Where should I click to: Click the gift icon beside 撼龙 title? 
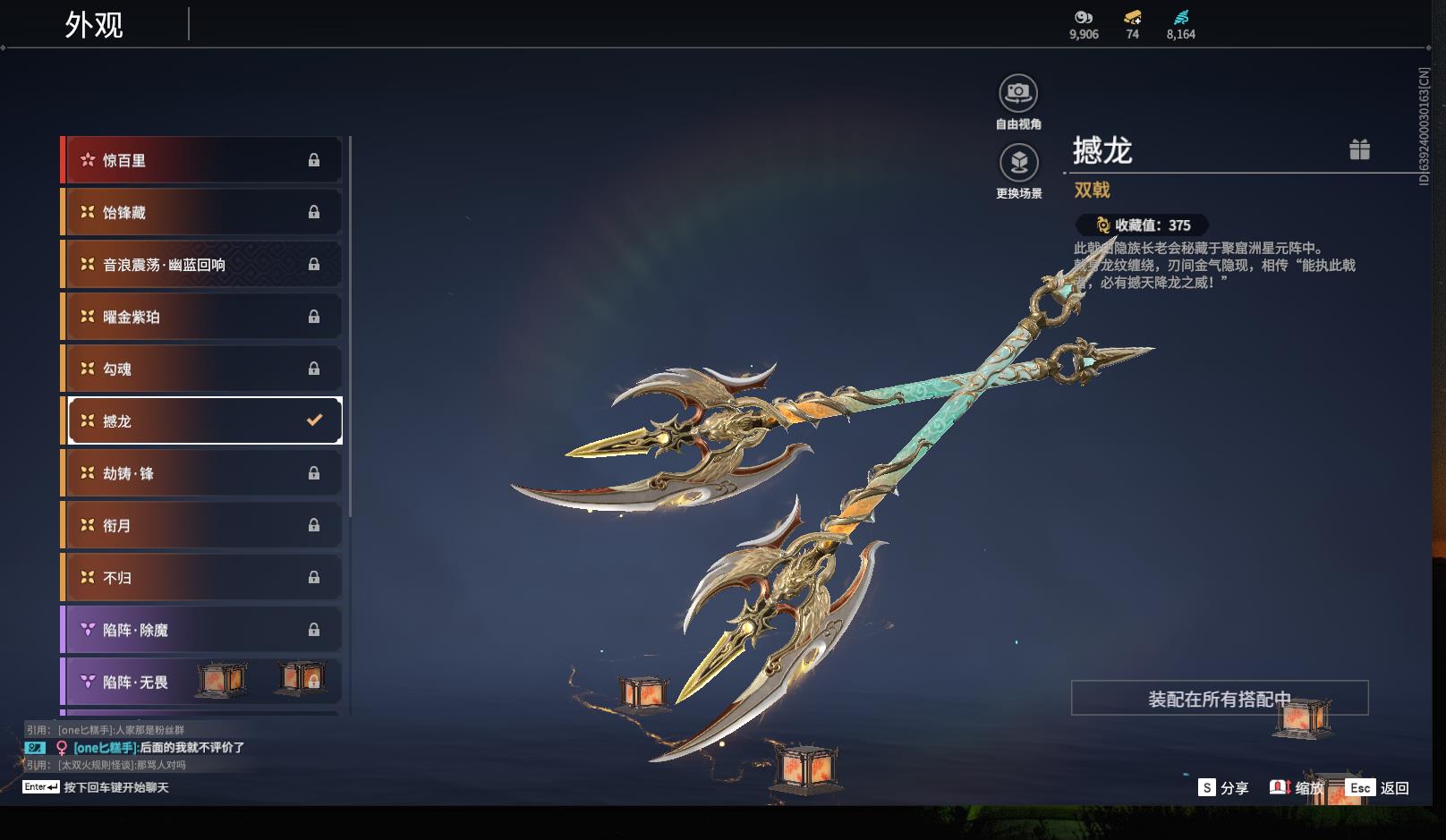pos(1359,149)
